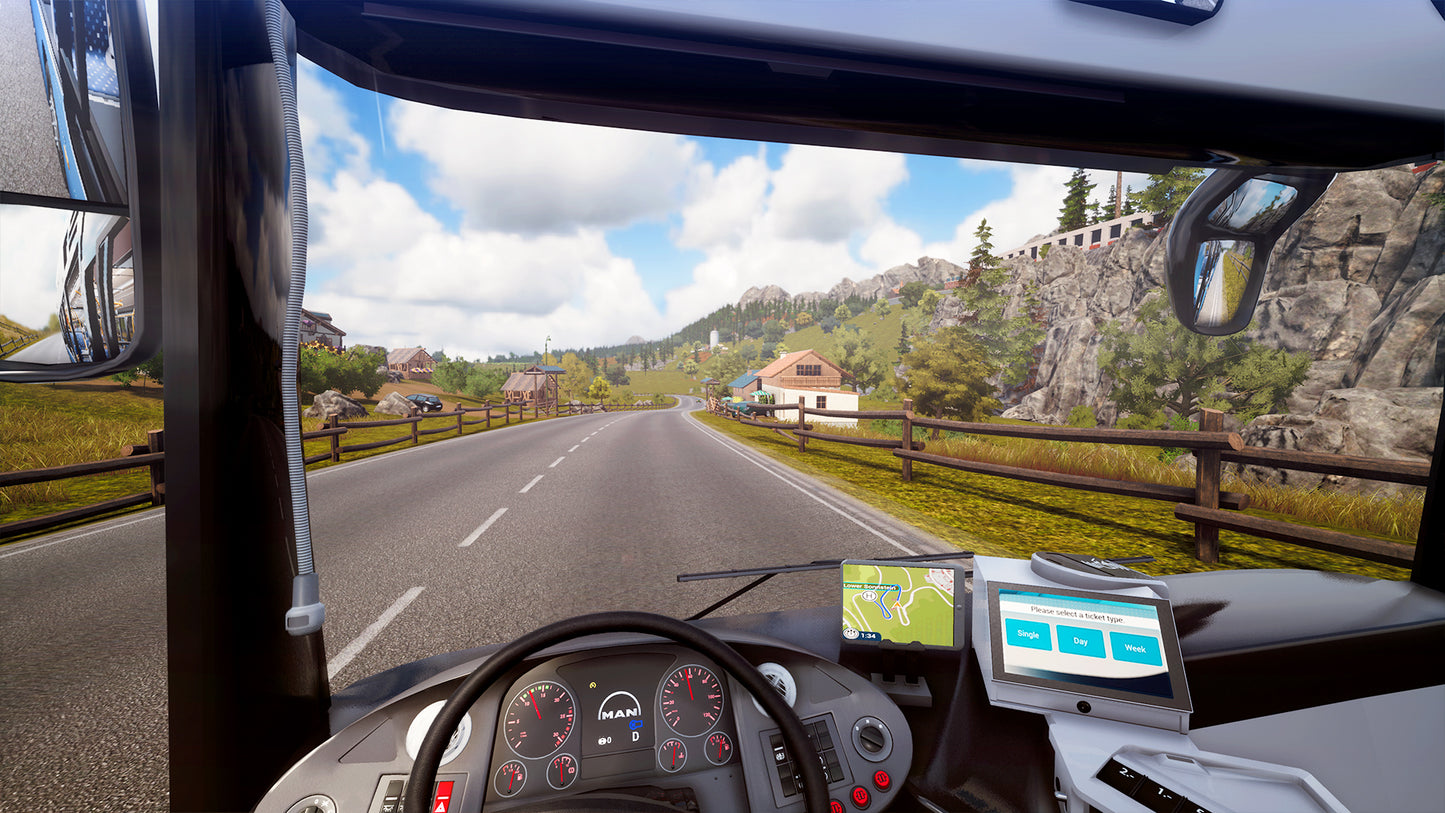Select the Week ticket button
This screenshot has height=813, width=1445.
pyautogui.click(x=1136, y=649)
